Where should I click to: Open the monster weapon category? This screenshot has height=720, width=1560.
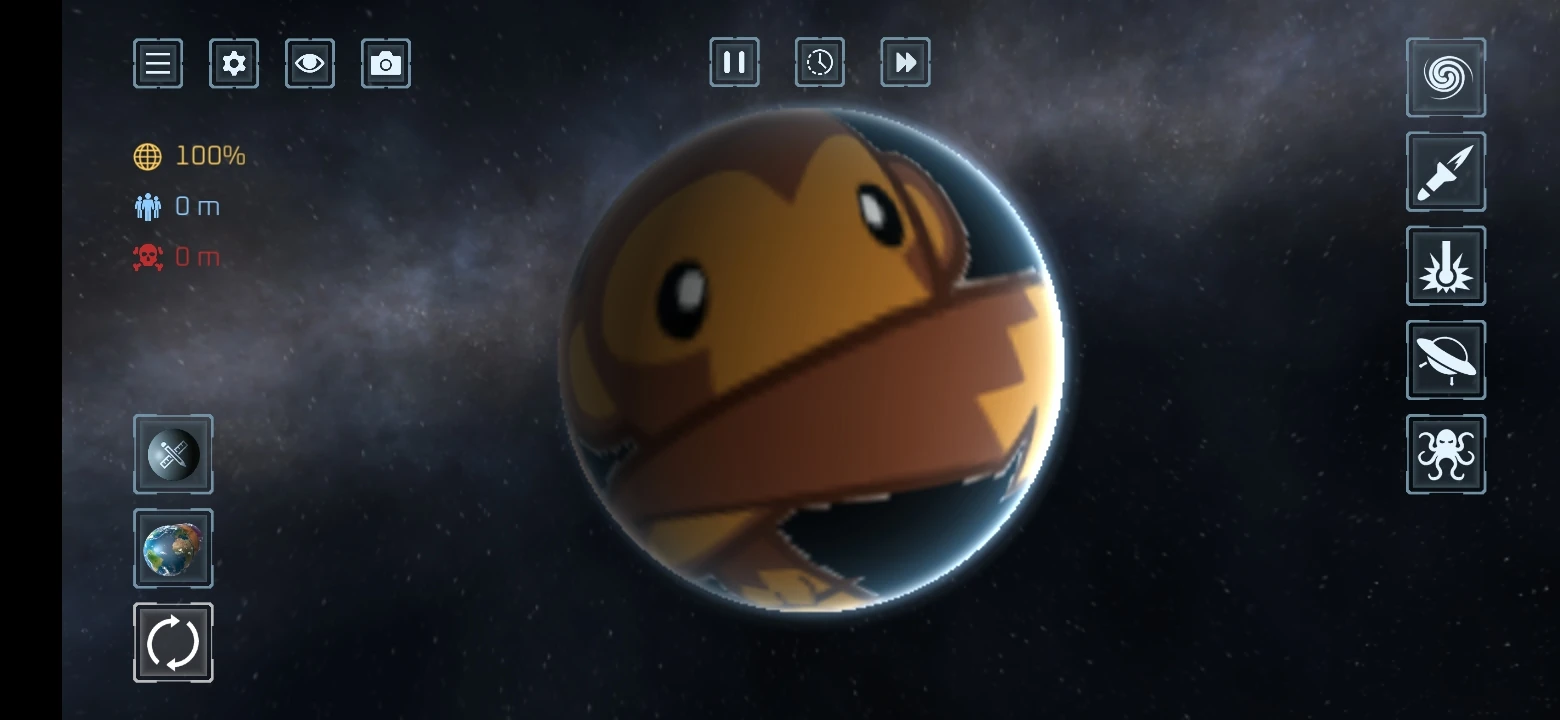[1444, 453]
